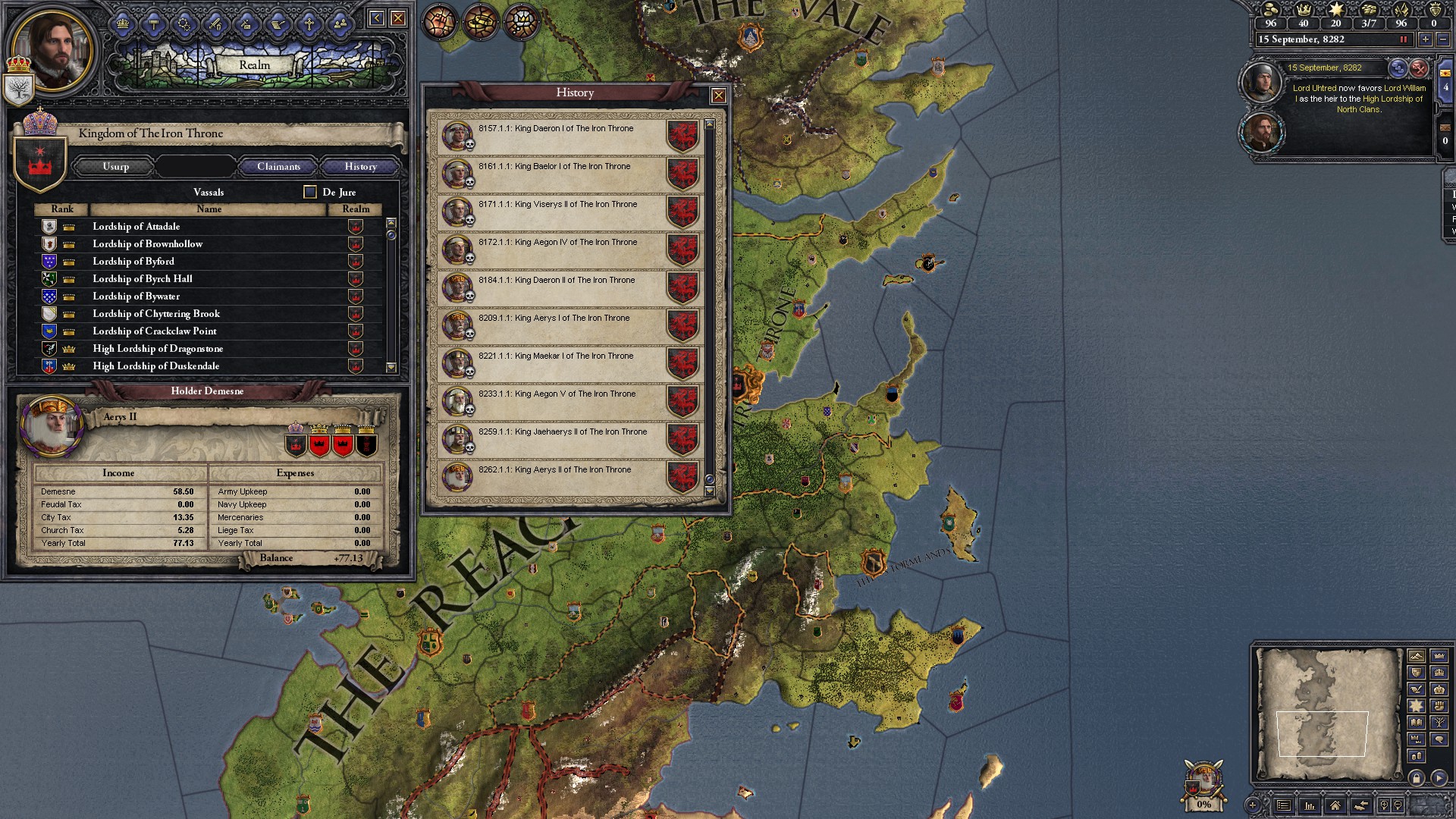Close the History window

(718, 96)
